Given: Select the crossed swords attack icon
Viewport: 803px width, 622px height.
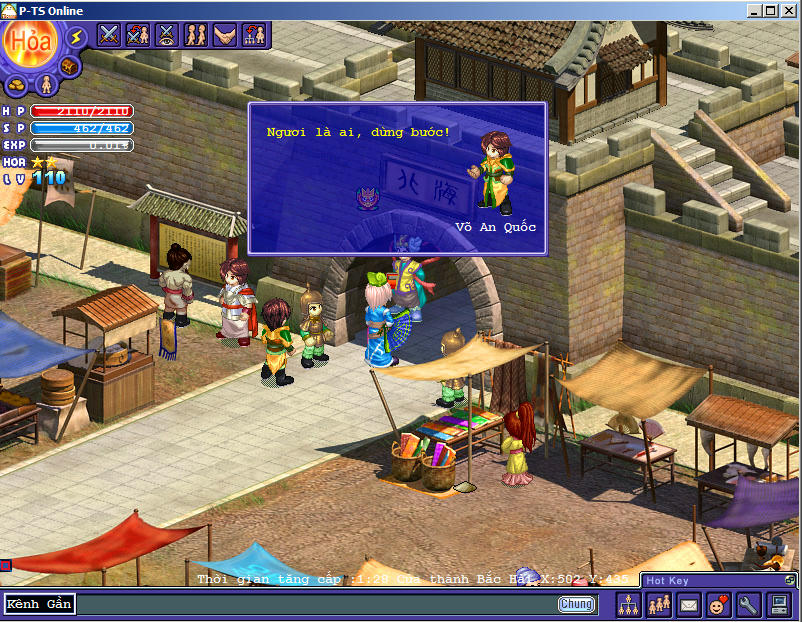Looking at the screenshot, I should click(109, 35).
